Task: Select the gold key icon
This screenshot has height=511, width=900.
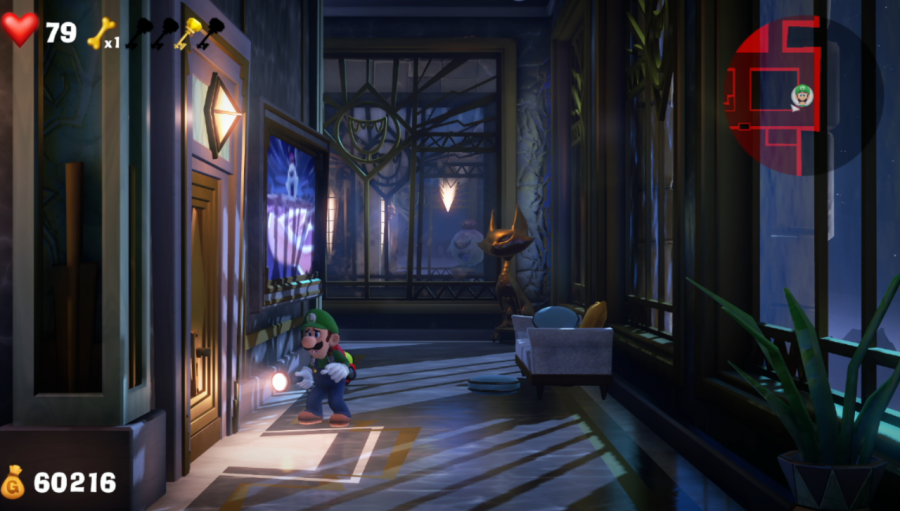Action: (186, 33)
